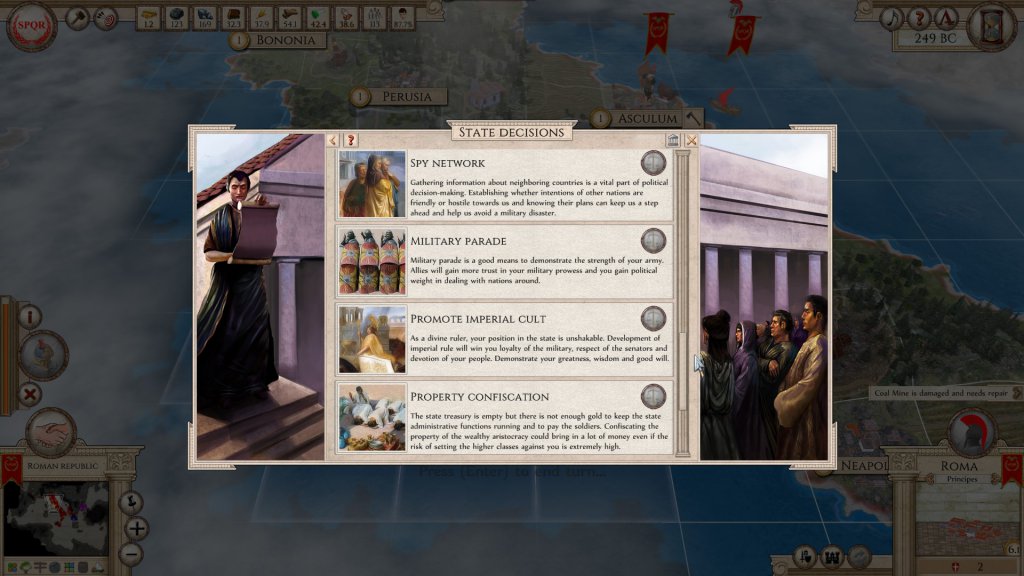
Task: Go back with the left arrow button
Action: 334,140
